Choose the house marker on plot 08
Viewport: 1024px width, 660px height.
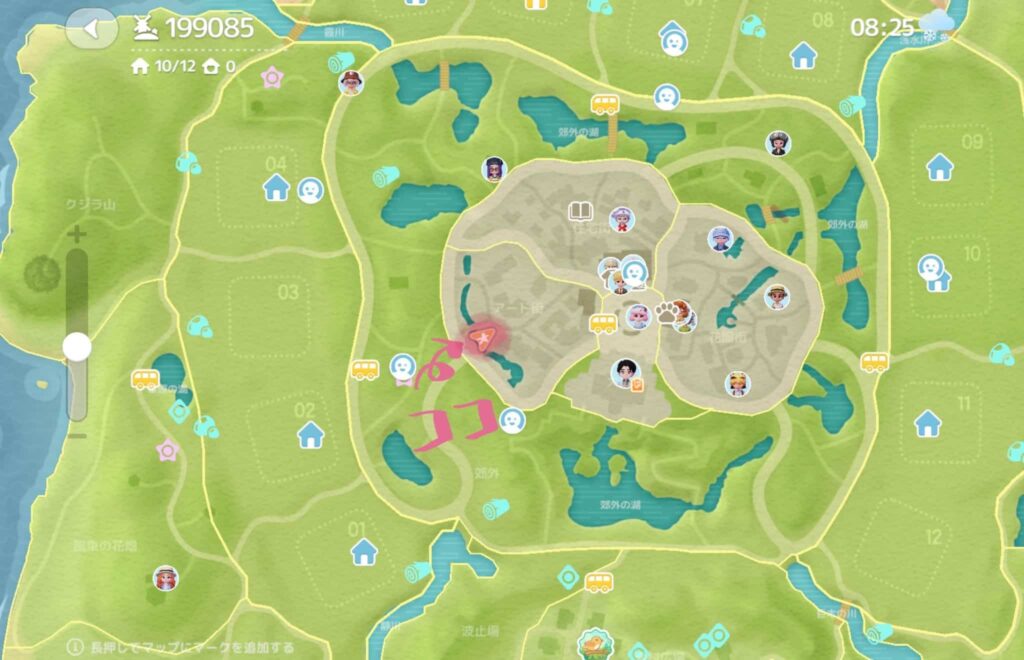pyautogui.click(x=803, y=56)
